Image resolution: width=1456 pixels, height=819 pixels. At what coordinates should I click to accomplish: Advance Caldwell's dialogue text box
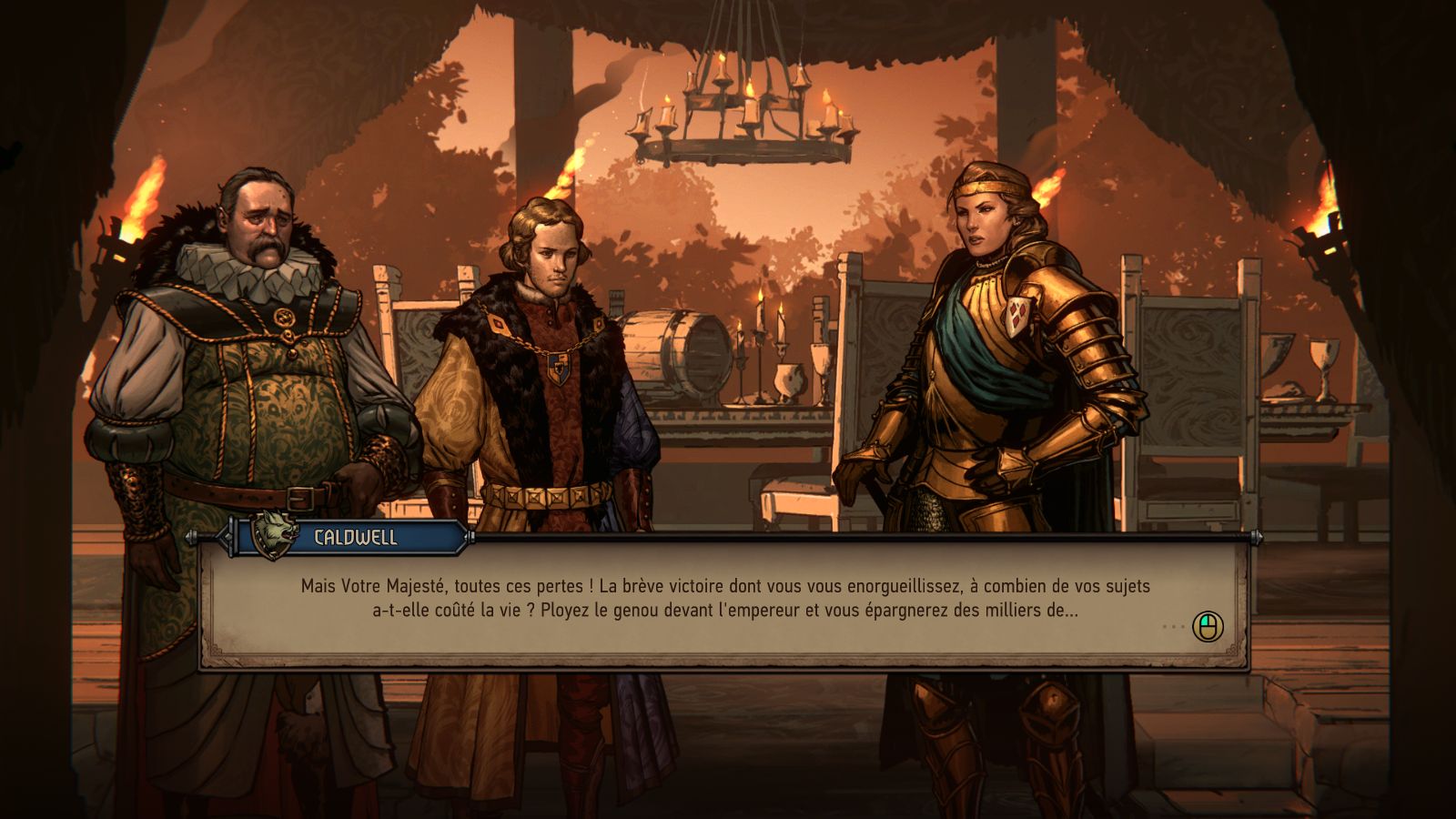point(1208,626)
